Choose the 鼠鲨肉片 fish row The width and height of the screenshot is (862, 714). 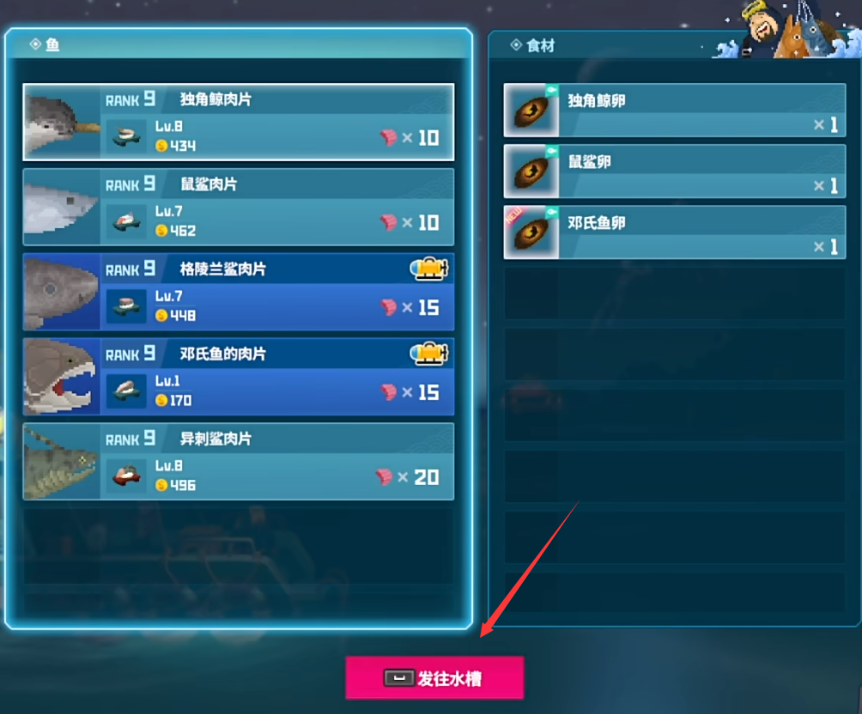[x=238, y=207]
